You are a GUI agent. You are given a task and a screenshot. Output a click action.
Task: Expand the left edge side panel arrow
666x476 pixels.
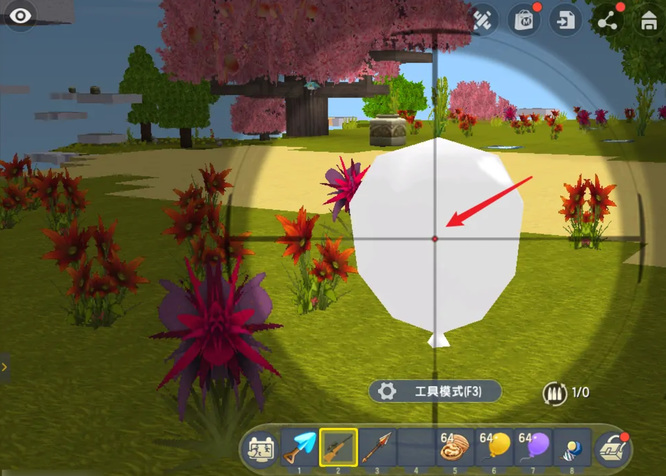pyautogui.click(x=5, y=367)
